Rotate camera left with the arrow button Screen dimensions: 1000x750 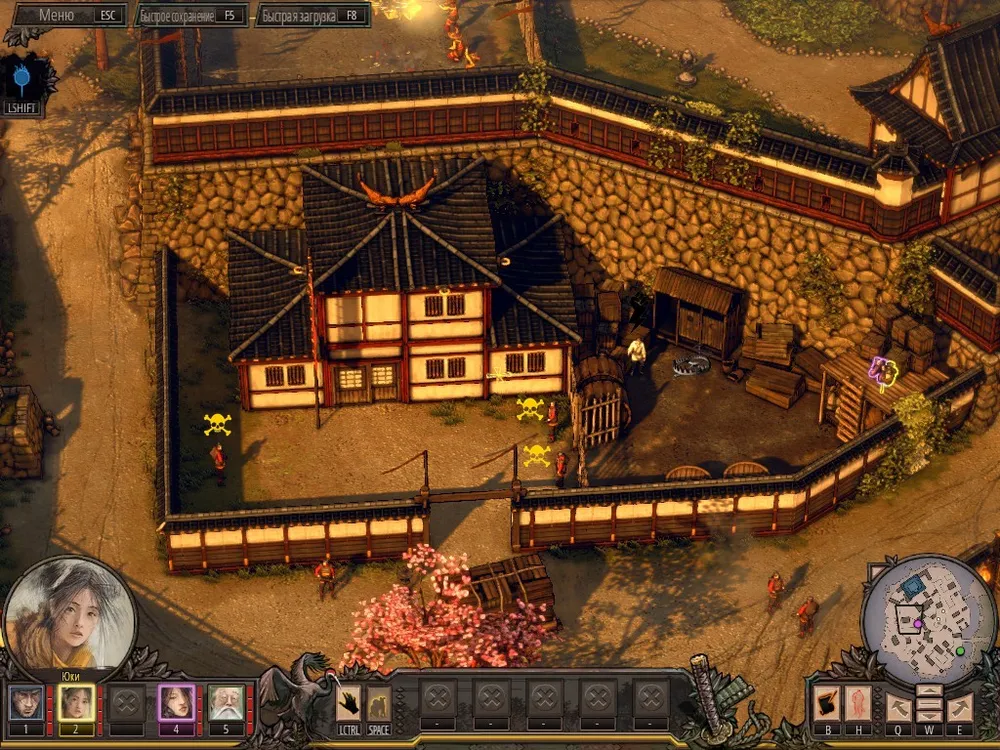tap(899, 707)
